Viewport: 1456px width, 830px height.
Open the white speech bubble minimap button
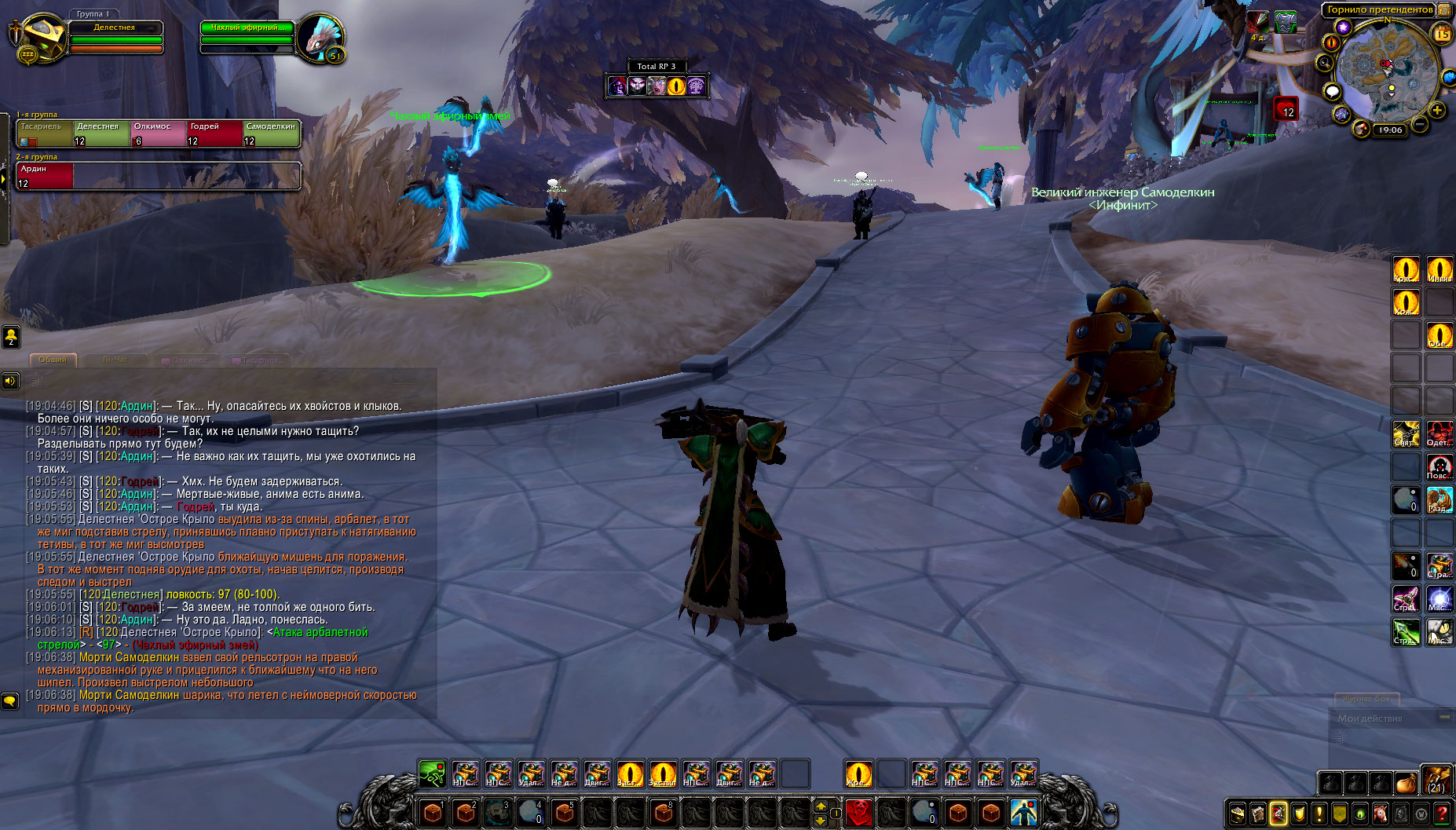click(1332, 92)
